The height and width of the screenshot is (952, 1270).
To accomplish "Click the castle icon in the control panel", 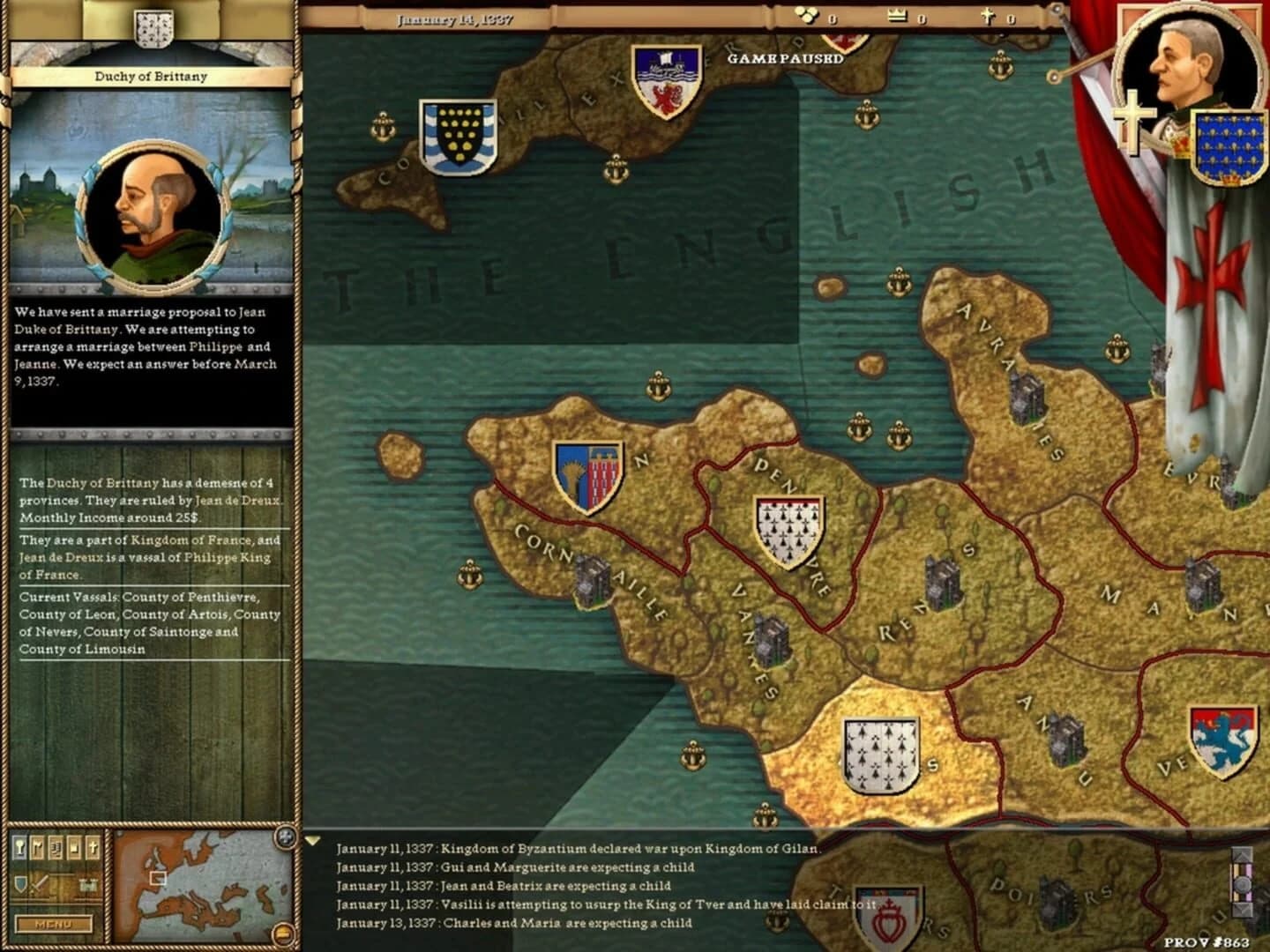I will [x=88, y=883].
